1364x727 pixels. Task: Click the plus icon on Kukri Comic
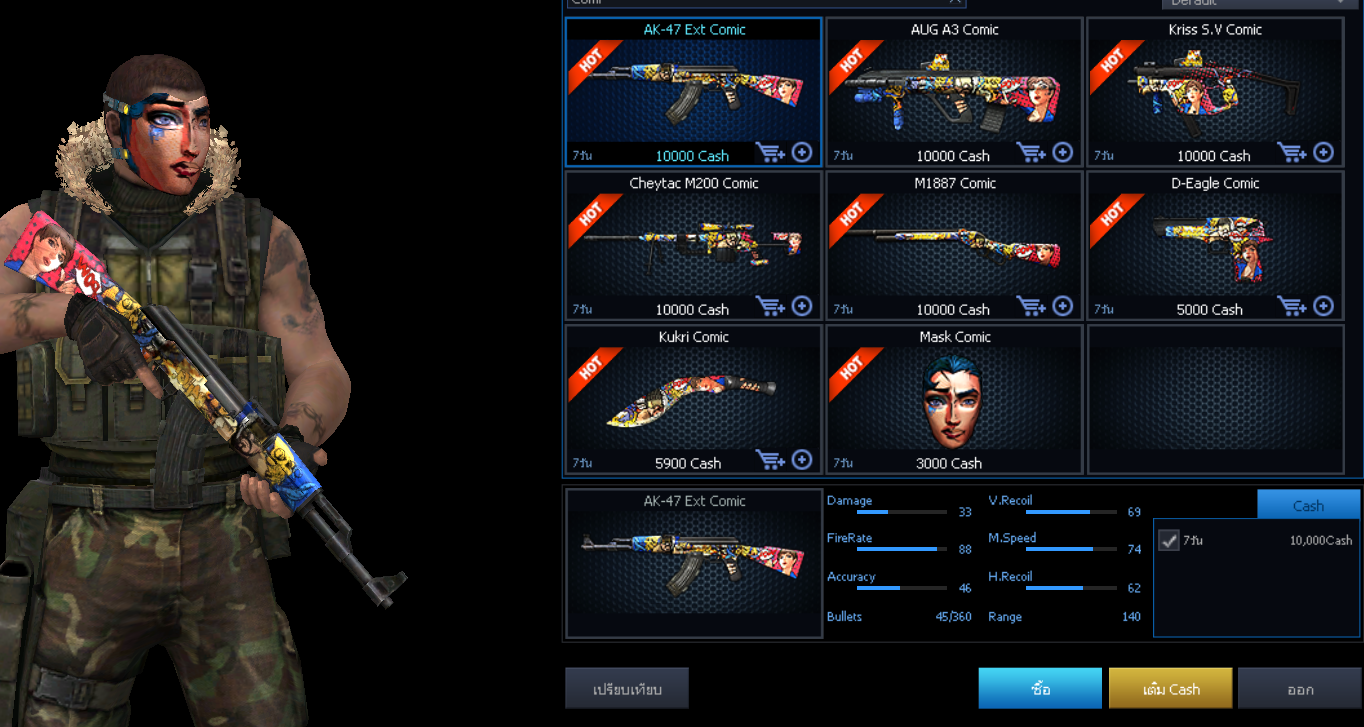point(802,459)
